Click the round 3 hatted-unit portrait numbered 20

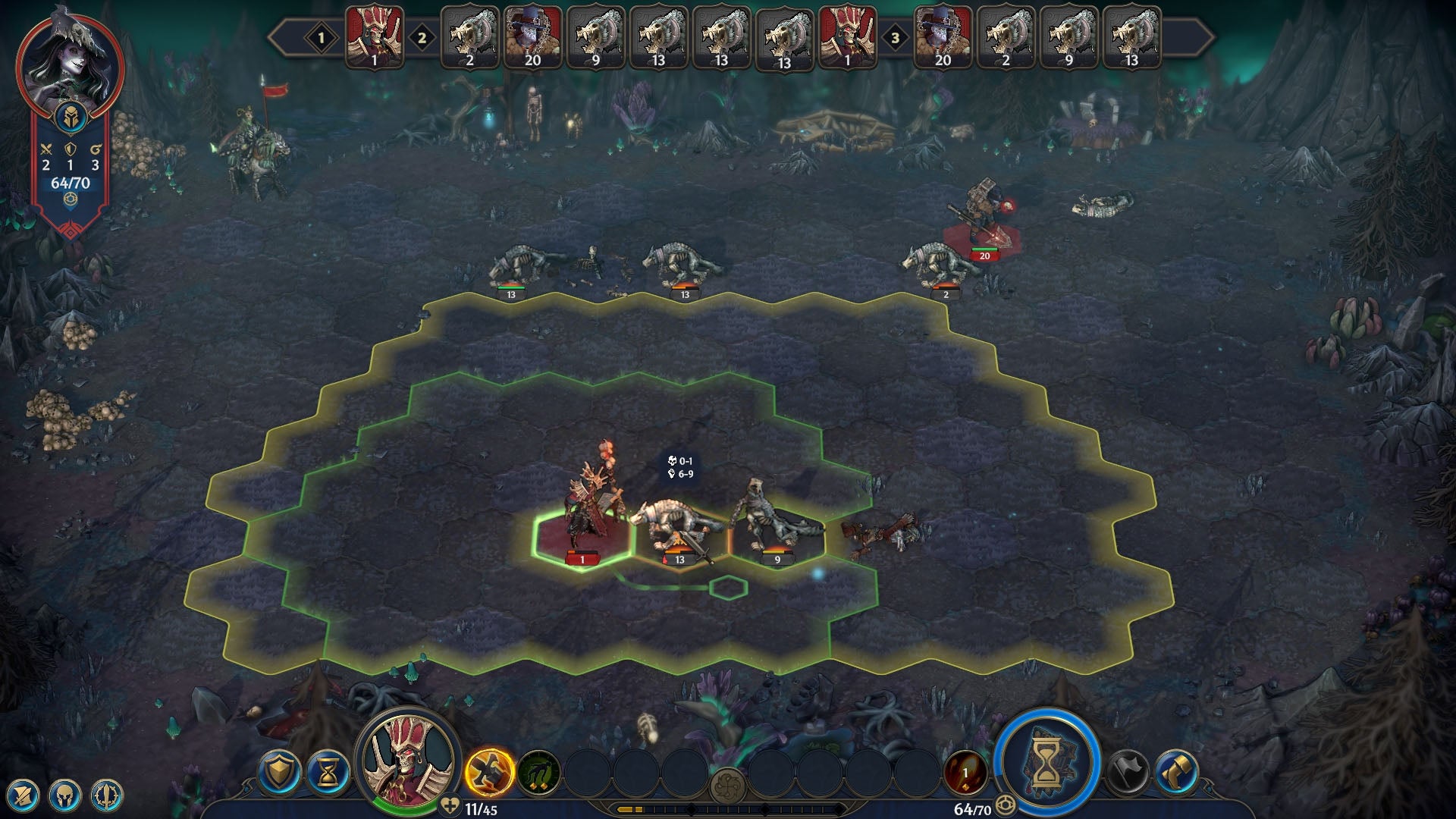[x=943, y=37]
